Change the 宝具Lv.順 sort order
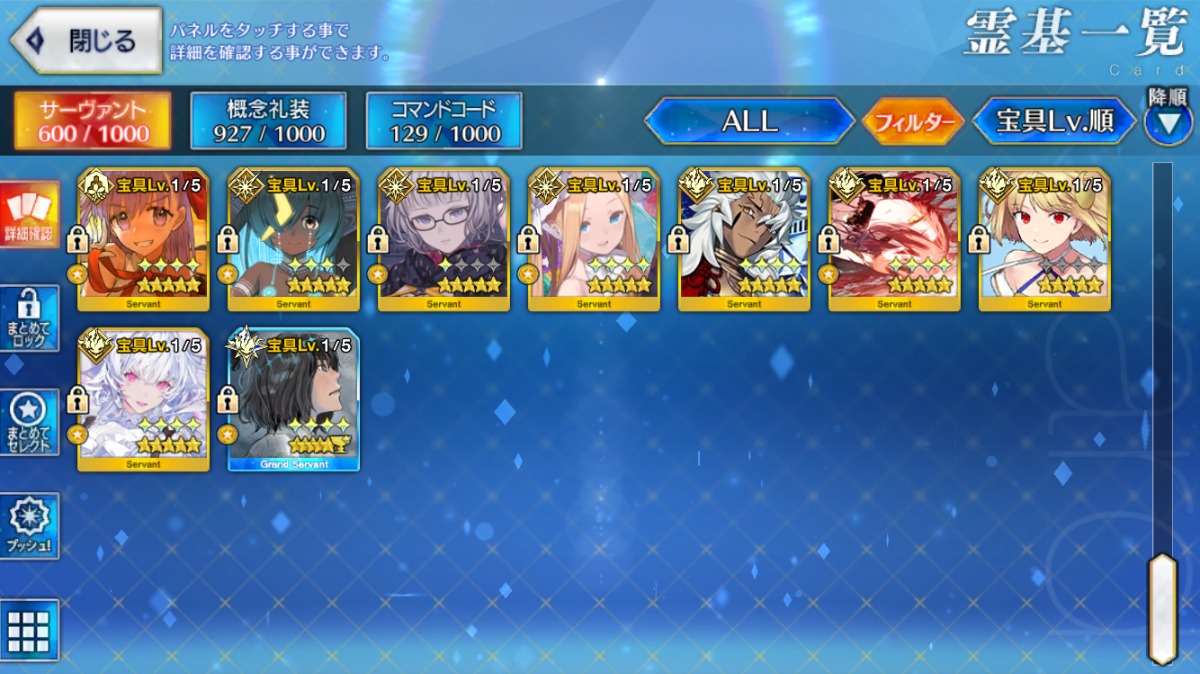Image resolution: width=1200 pixels, height=674 pixels. 1055,122
